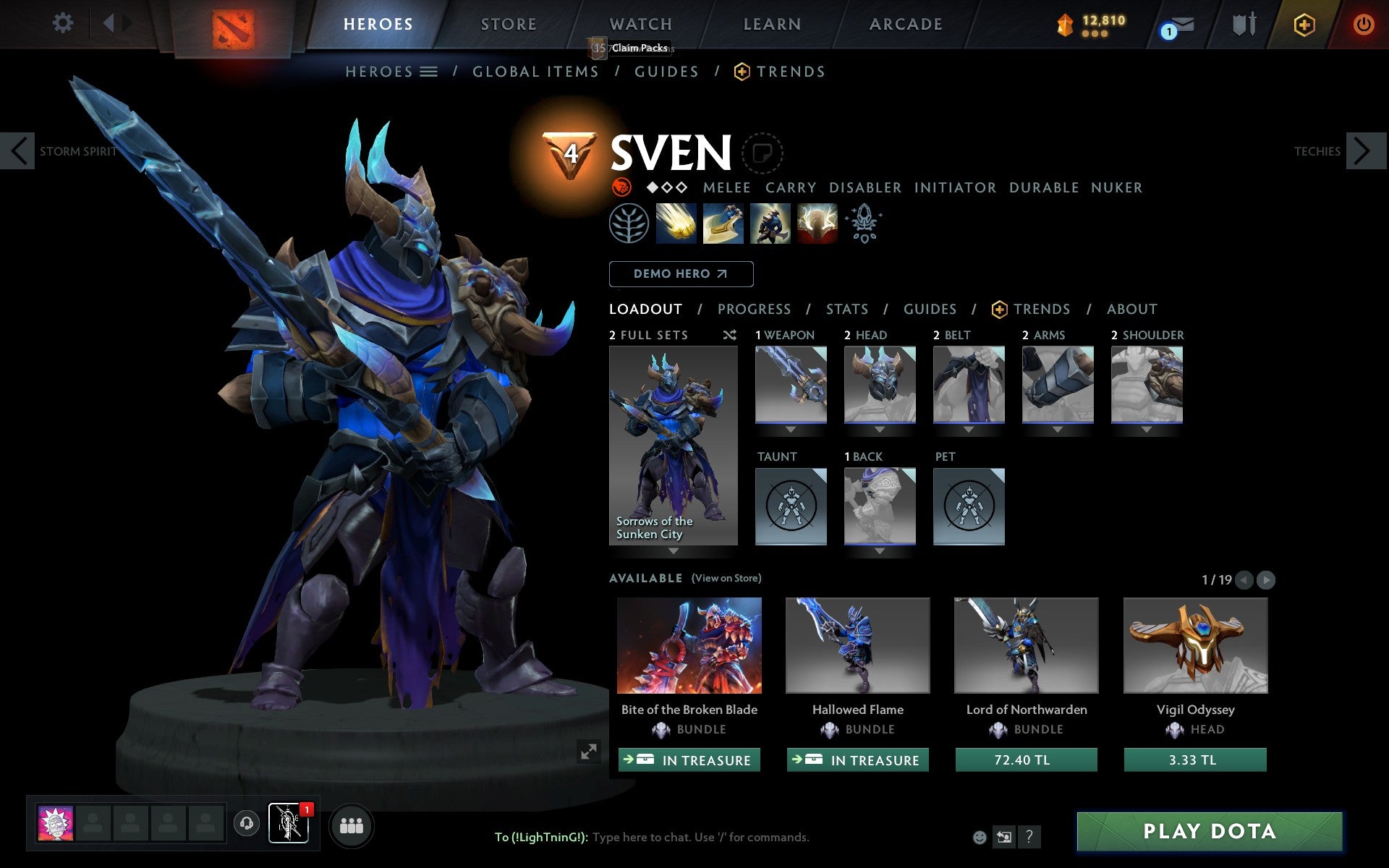Screen dimensions: 1389x868
Task: Open the Heroes list hamburger menu
Action: tap(430, 72)
